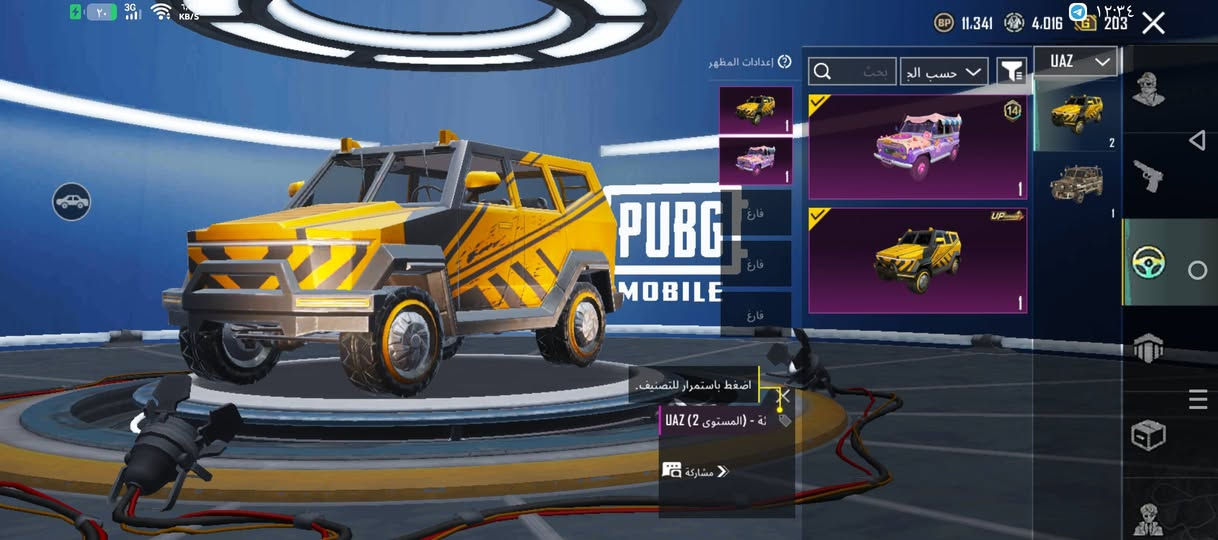The image size is (1218, 540).
Task: Pick the yellow UAZ appearance preset slot
Action: coord(755,110)
